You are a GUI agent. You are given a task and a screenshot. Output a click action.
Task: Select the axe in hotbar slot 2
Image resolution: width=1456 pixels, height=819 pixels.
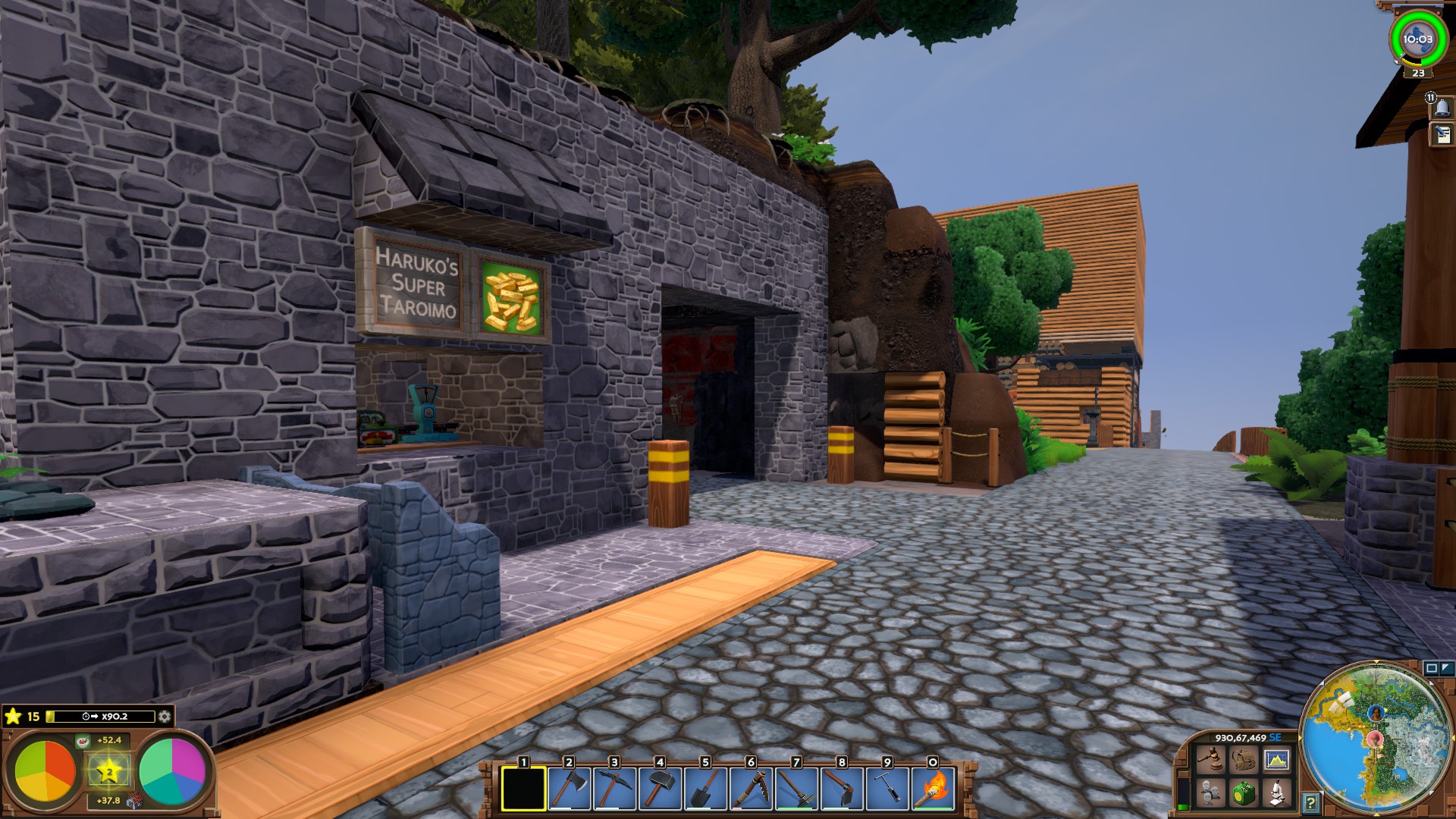[x=569, y=789]
